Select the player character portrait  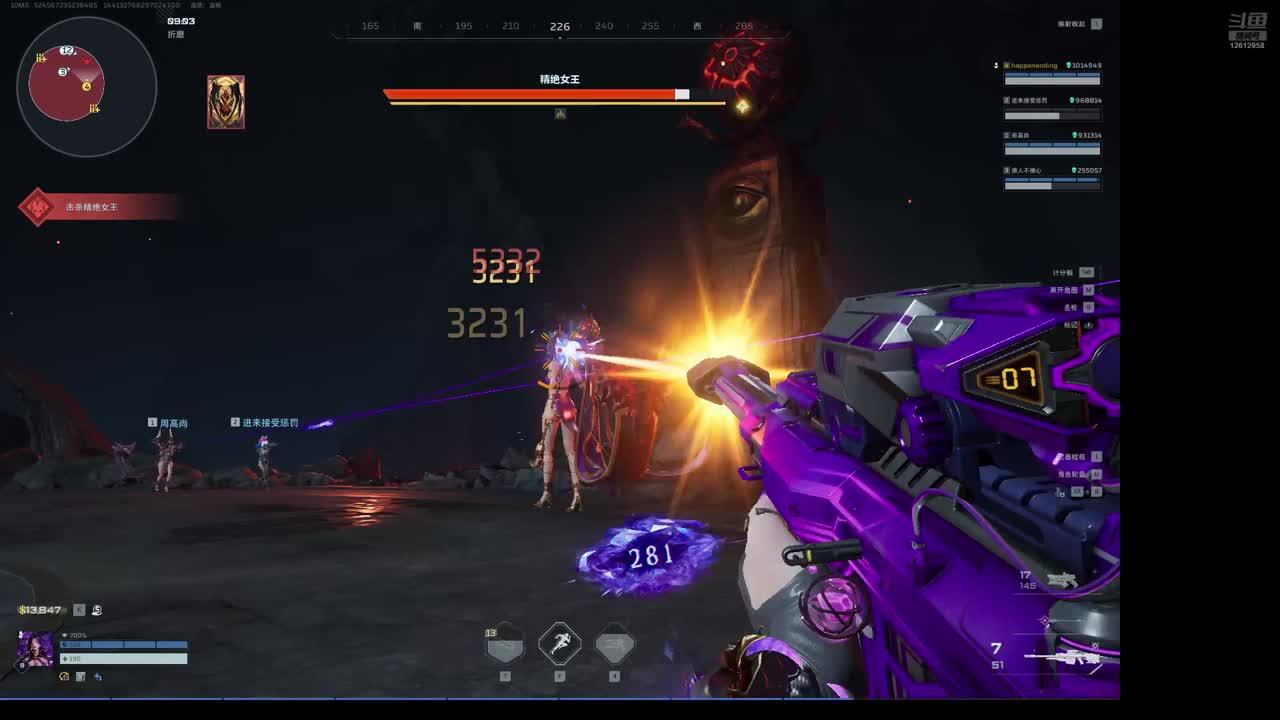click(x=36, y=650)
